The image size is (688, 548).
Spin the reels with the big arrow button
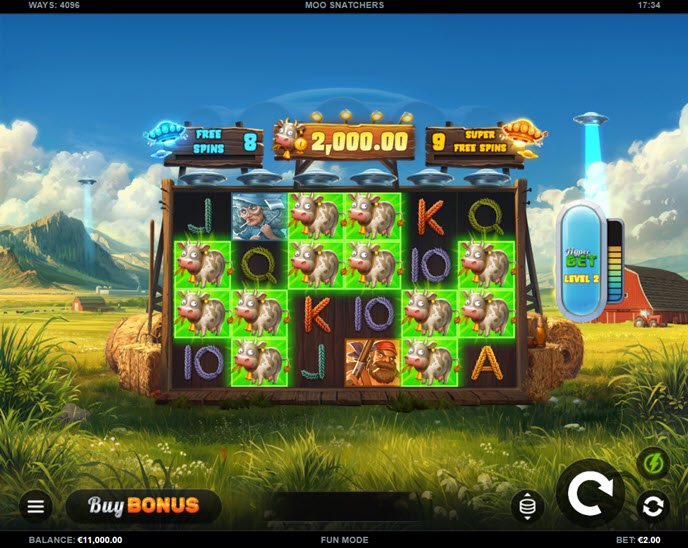tap(590, 494)
